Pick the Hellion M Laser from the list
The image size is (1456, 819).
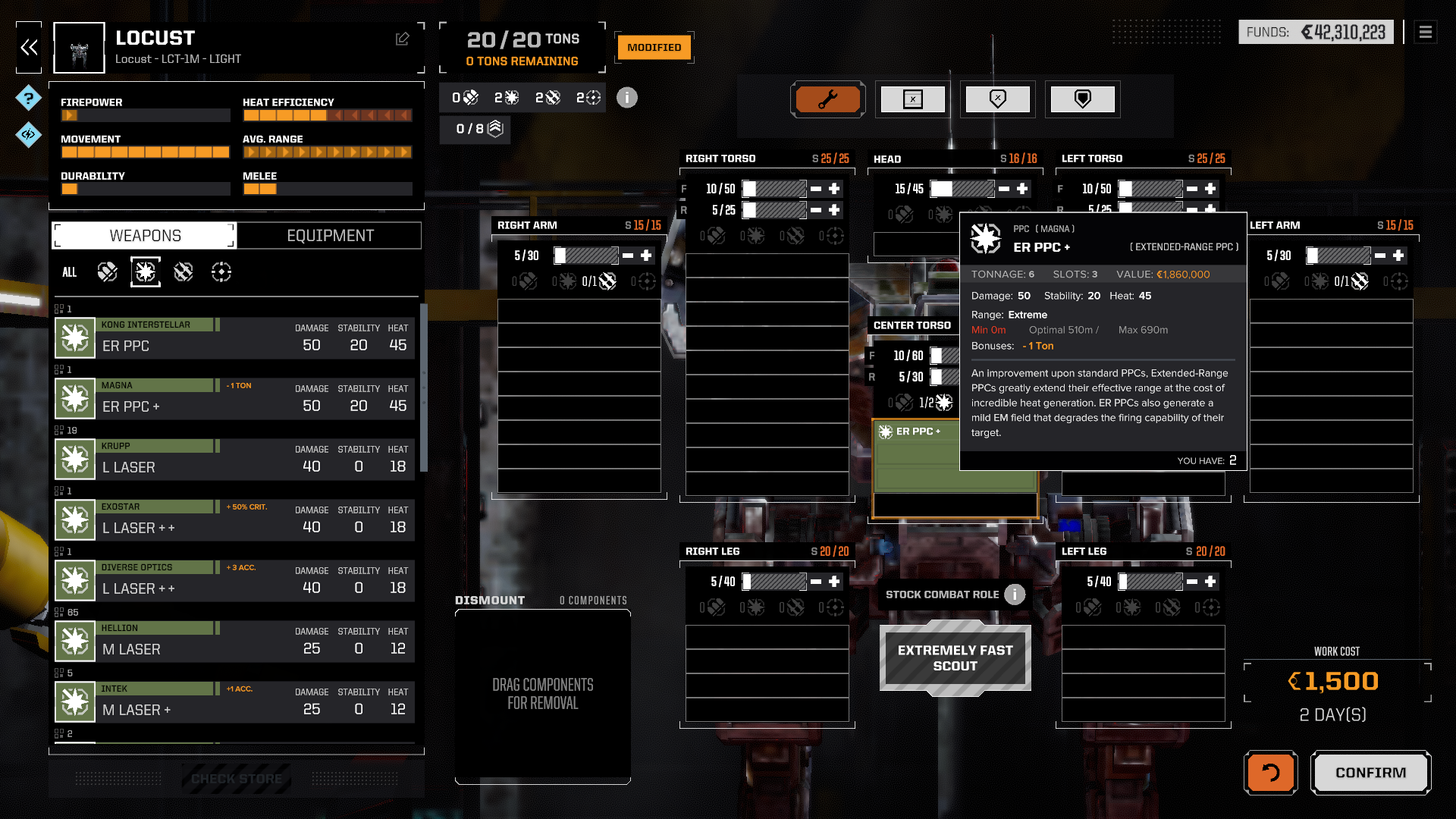click(x=235, y=641)
